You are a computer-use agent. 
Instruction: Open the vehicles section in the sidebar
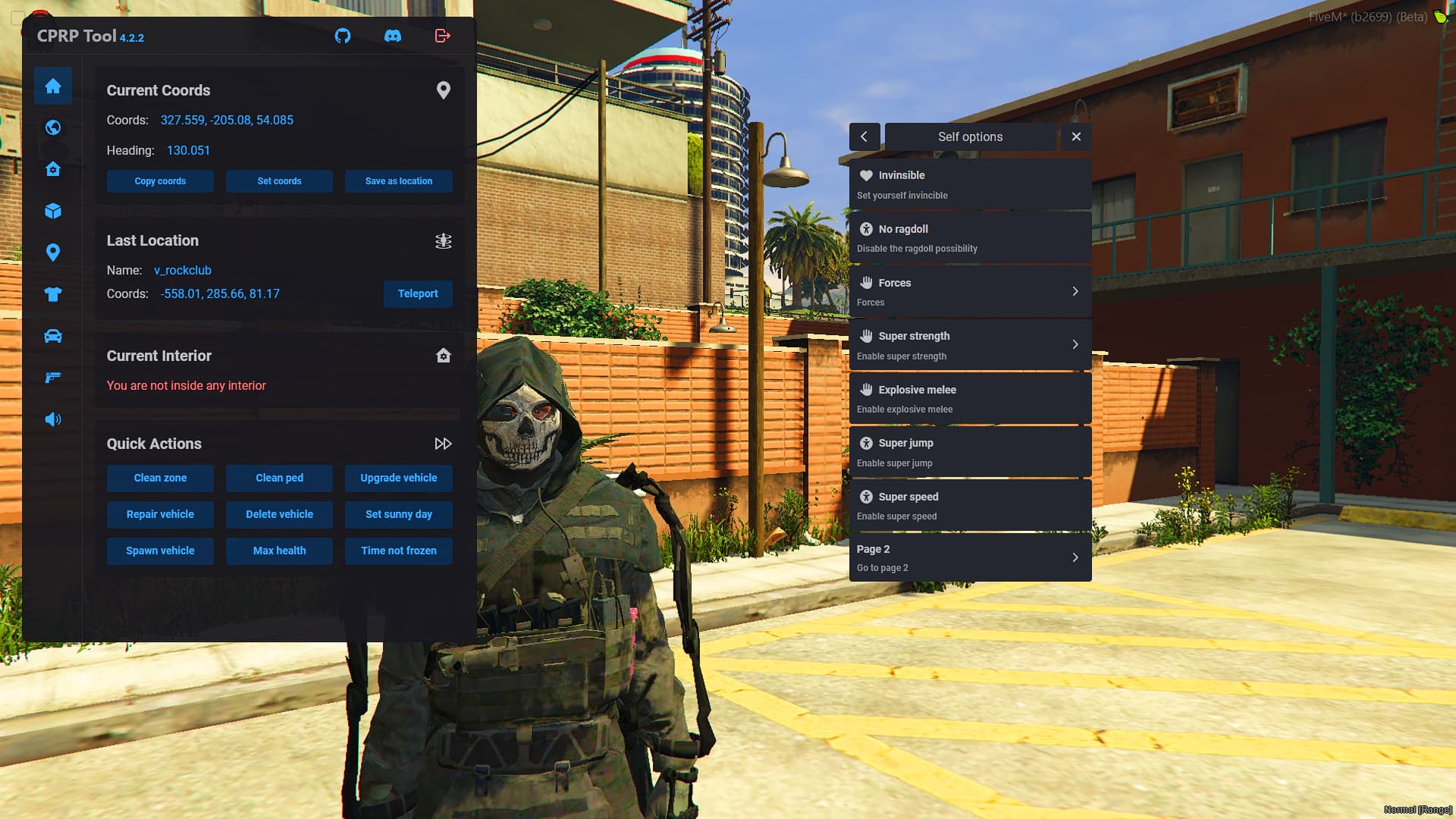point(53,336)
